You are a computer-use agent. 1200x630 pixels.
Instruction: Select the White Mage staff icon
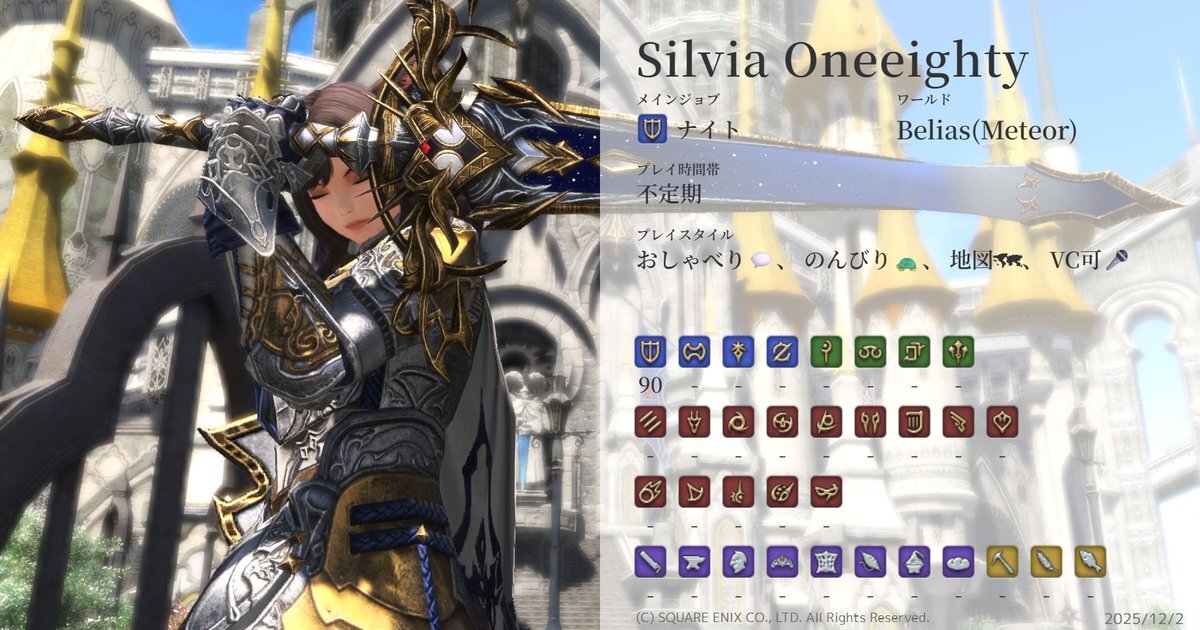[826, 351]
